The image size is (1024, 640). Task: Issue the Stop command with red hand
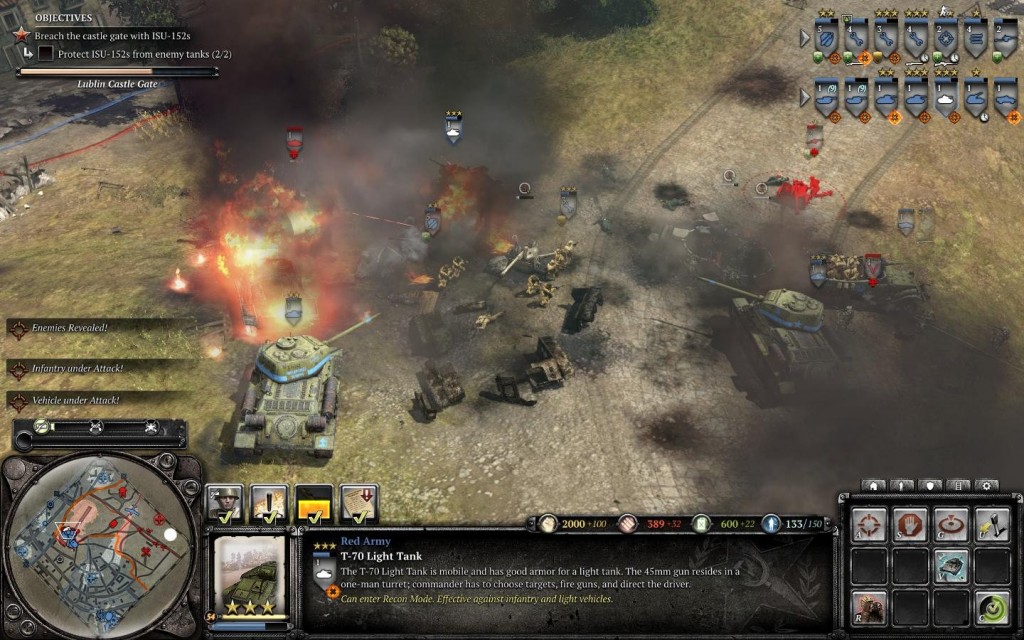click(909, 524)
